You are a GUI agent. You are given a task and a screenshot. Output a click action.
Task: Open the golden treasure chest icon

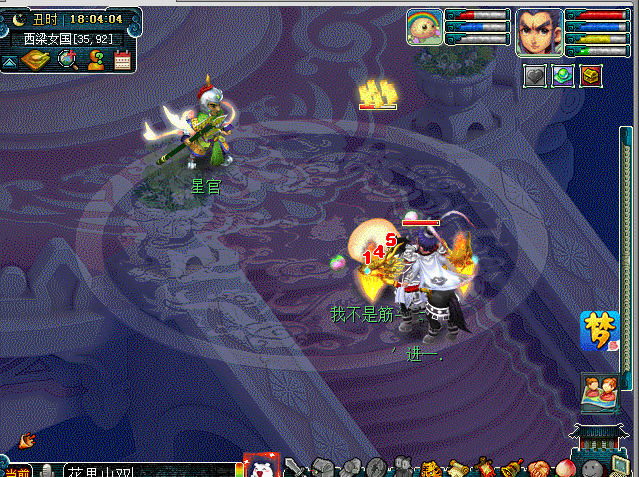[x=591, y=76]
